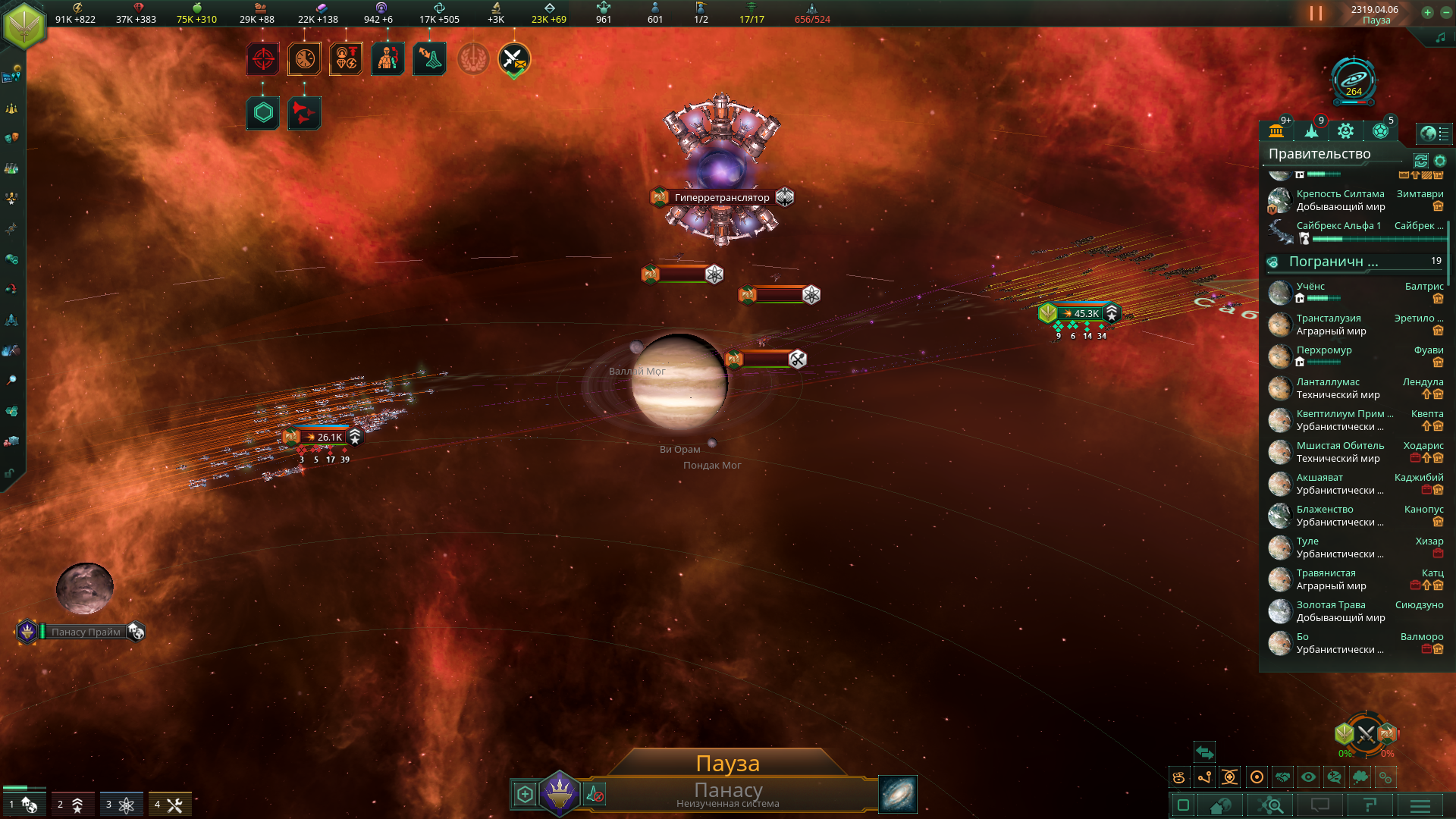Open the empire government emblem
This screenshot has height=819, width=1456.
point(24,24)
